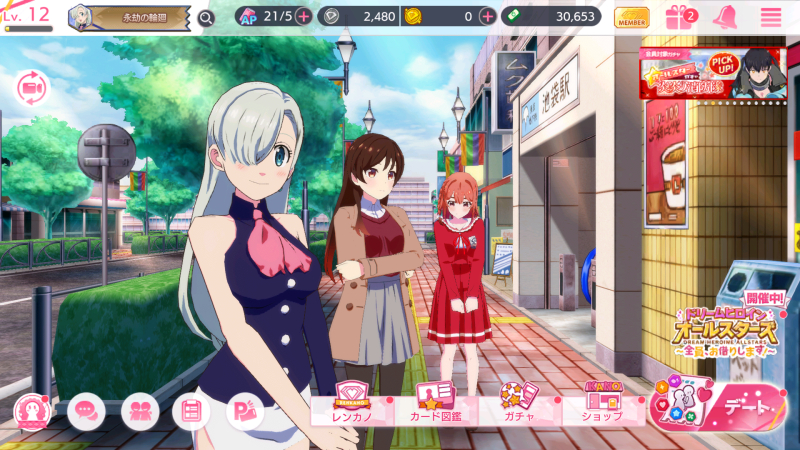This screenshot has height=450, width=800.
Task: Tap the gold MEMBER button
Action: (631, 17)
